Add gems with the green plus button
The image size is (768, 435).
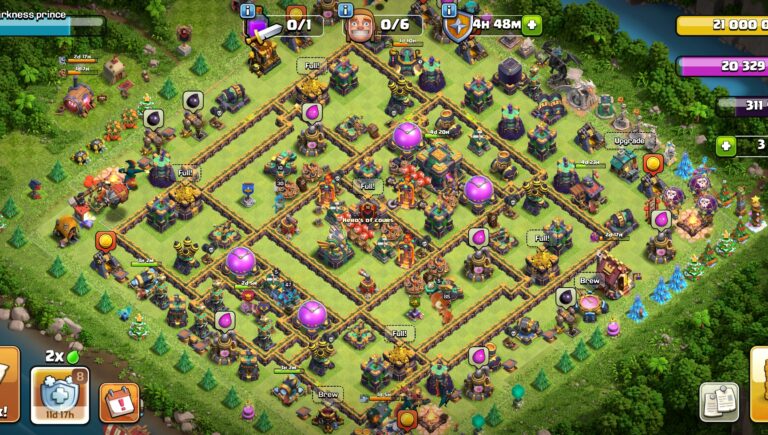pos(726,146)
